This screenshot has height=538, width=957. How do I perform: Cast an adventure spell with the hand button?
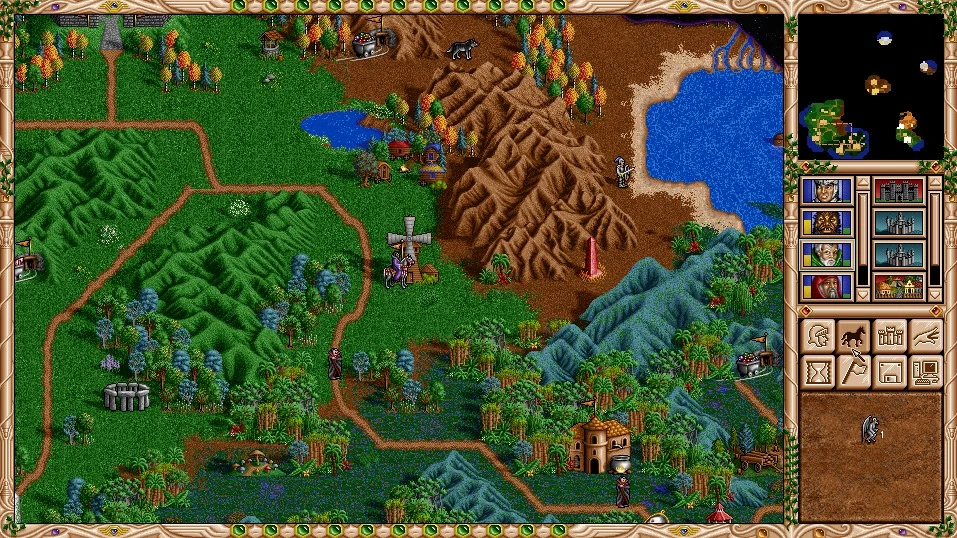pyautogui.click(x=926, y=335)
